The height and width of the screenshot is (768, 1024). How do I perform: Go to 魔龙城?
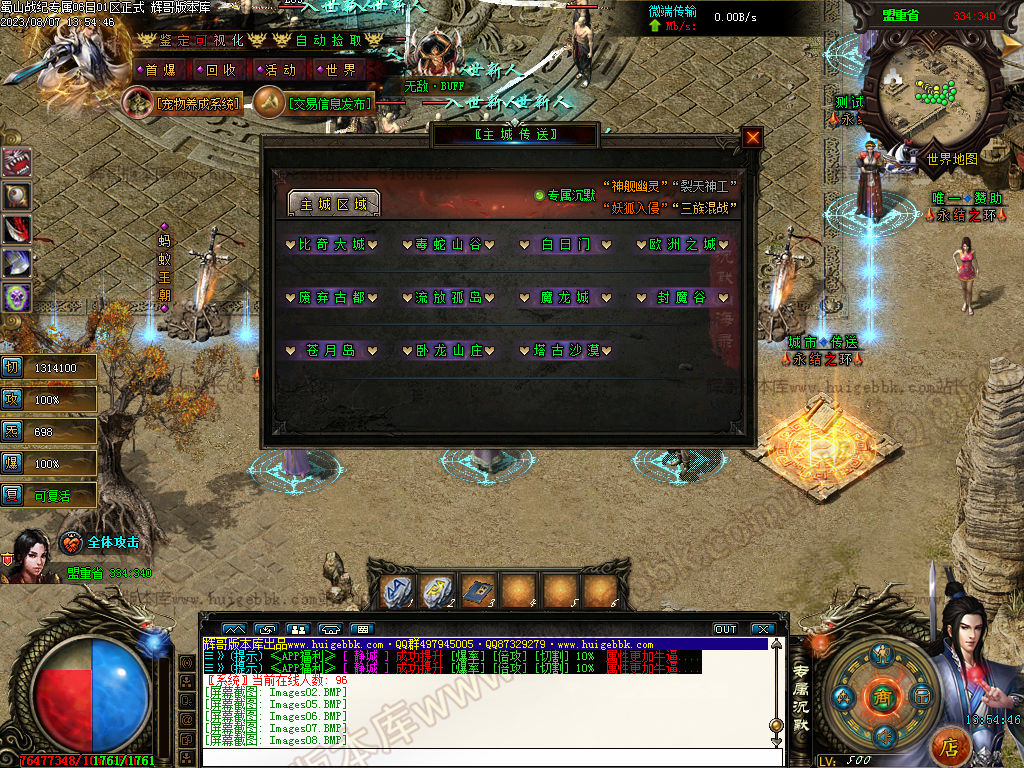click(567, 297)
